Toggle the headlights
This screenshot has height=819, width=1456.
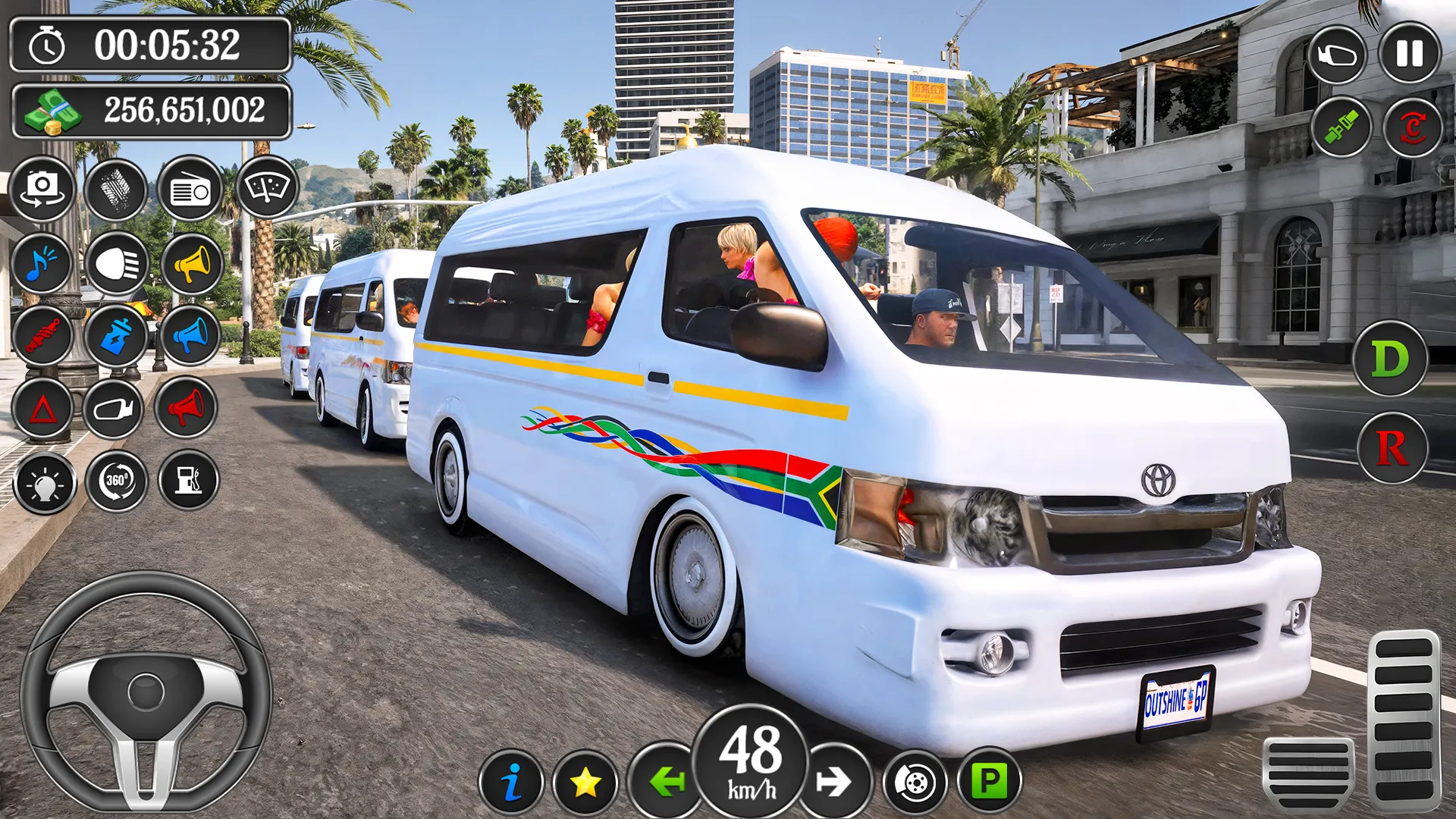pos(118,264)
